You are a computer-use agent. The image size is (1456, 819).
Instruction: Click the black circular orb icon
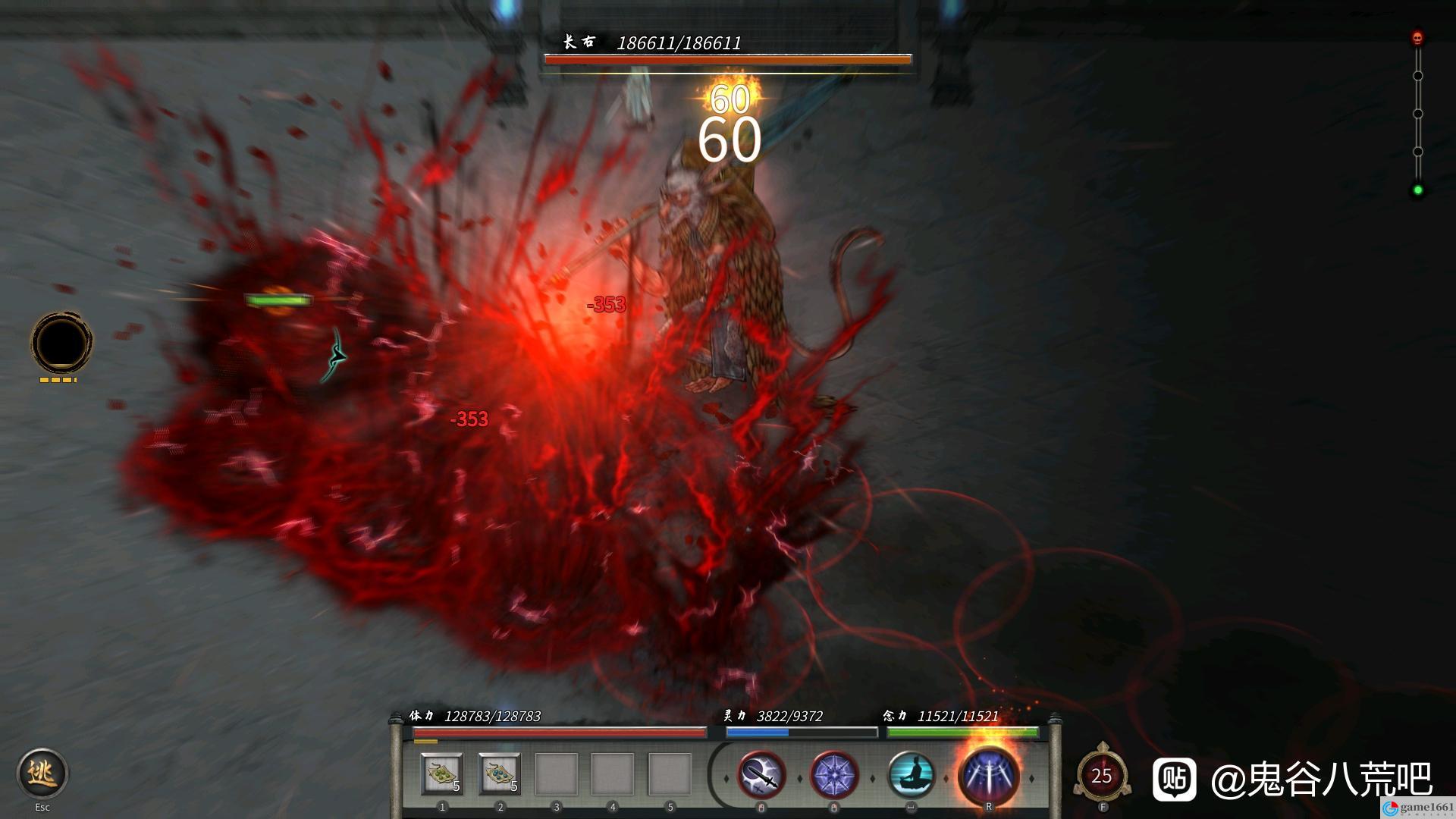coord(61,343)
